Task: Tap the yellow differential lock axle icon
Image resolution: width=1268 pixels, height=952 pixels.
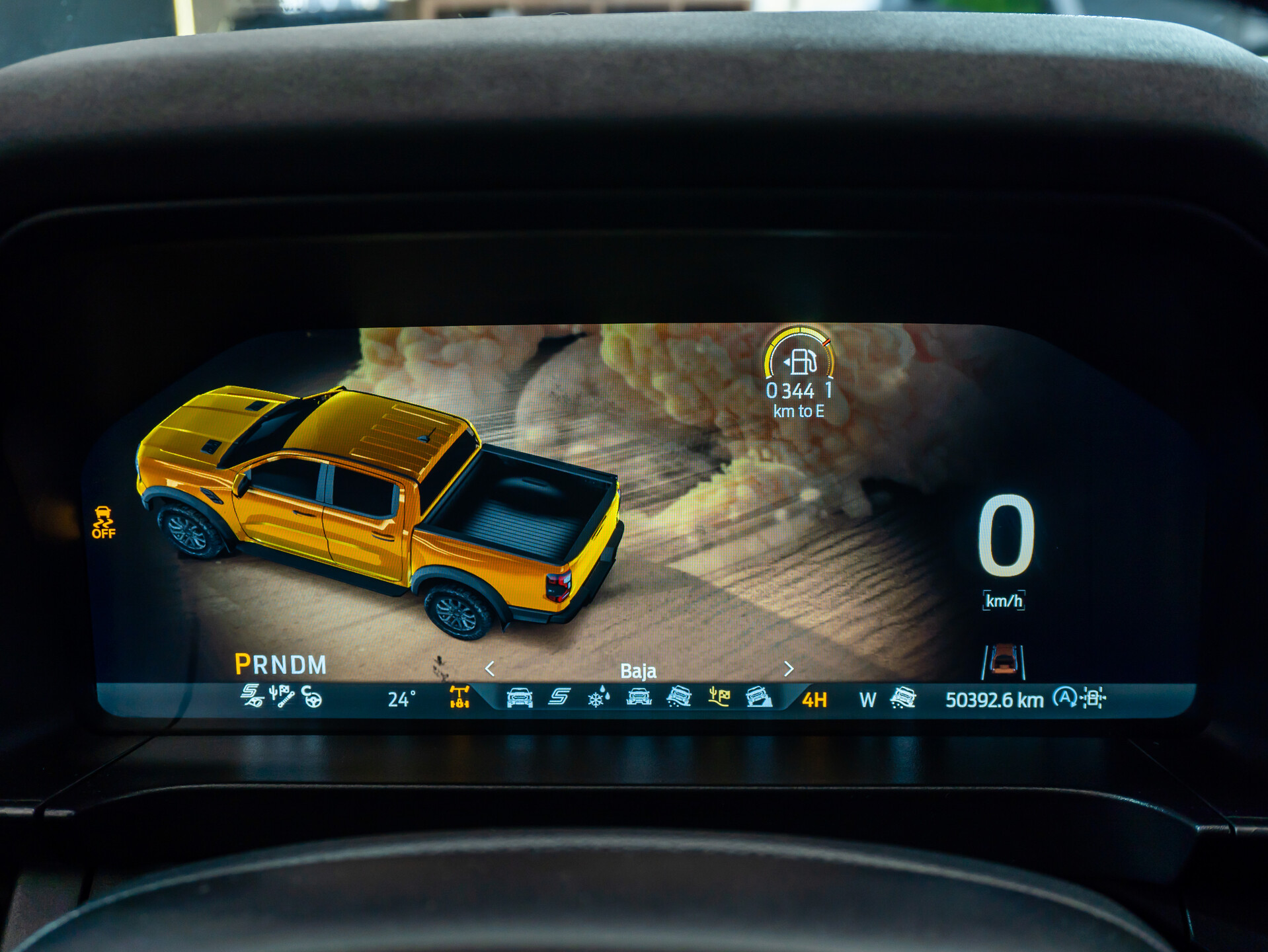Action: point(459,697)
